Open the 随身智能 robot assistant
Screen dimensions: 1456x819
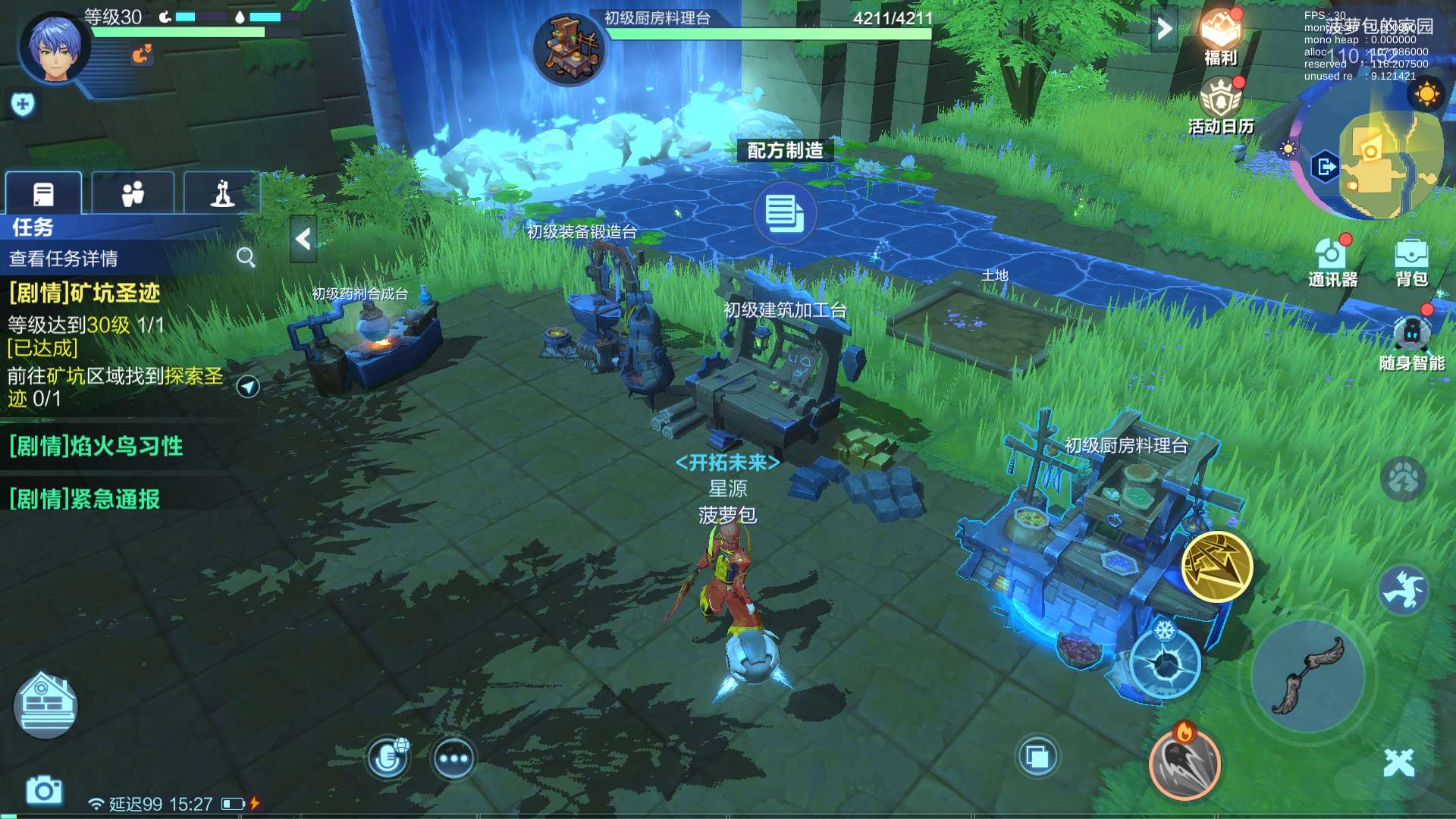click(x=1411, y=341)
